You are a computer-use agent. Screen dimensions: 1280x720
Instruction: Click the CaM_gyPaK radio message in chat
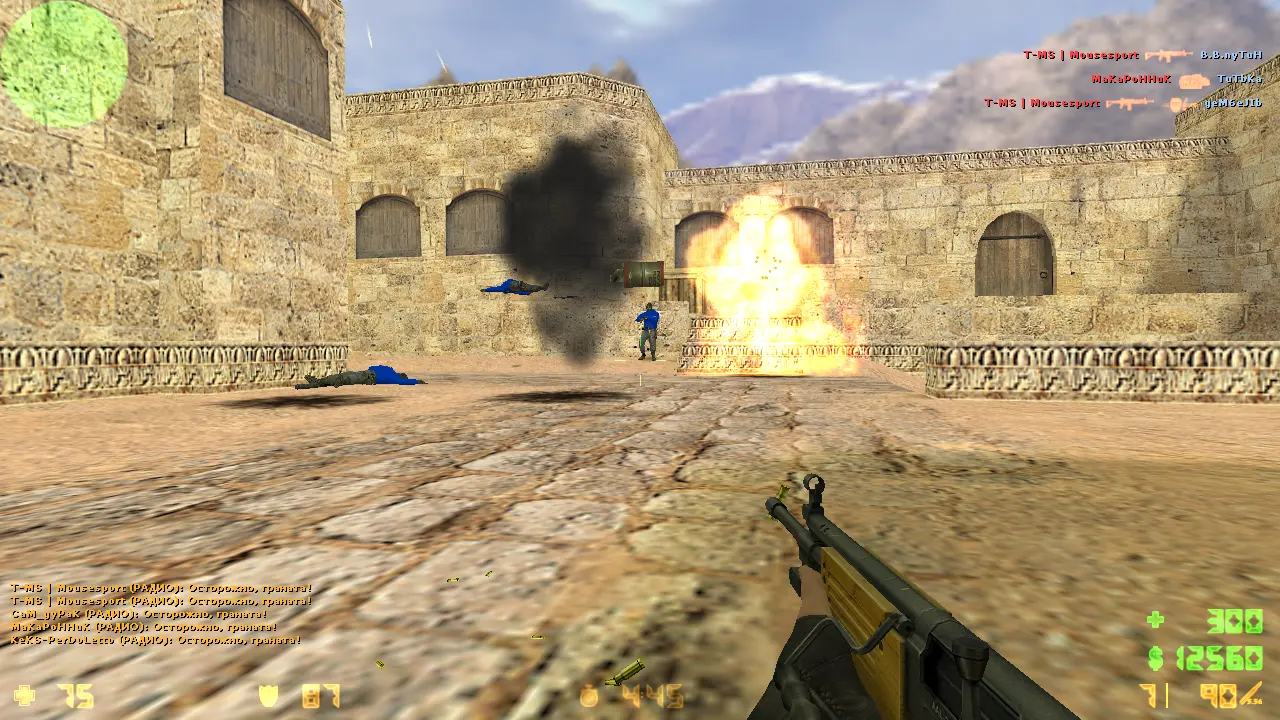[139, 614]
